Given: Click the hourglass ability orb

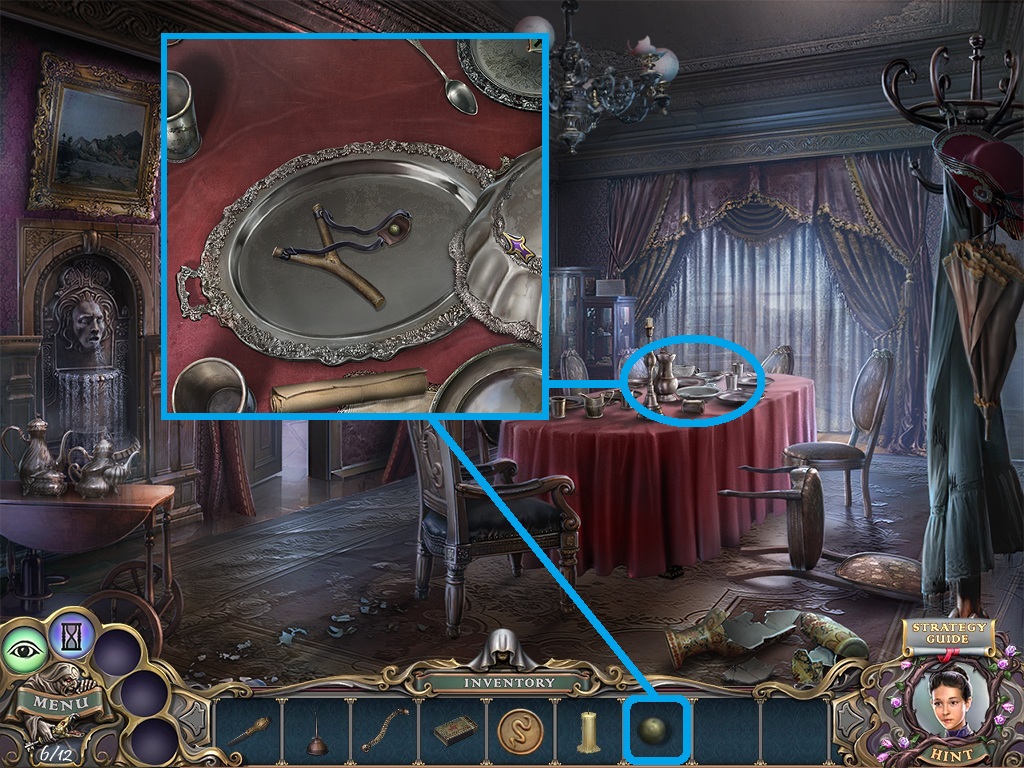Looking at the screenshot, I should pos(71,633).
